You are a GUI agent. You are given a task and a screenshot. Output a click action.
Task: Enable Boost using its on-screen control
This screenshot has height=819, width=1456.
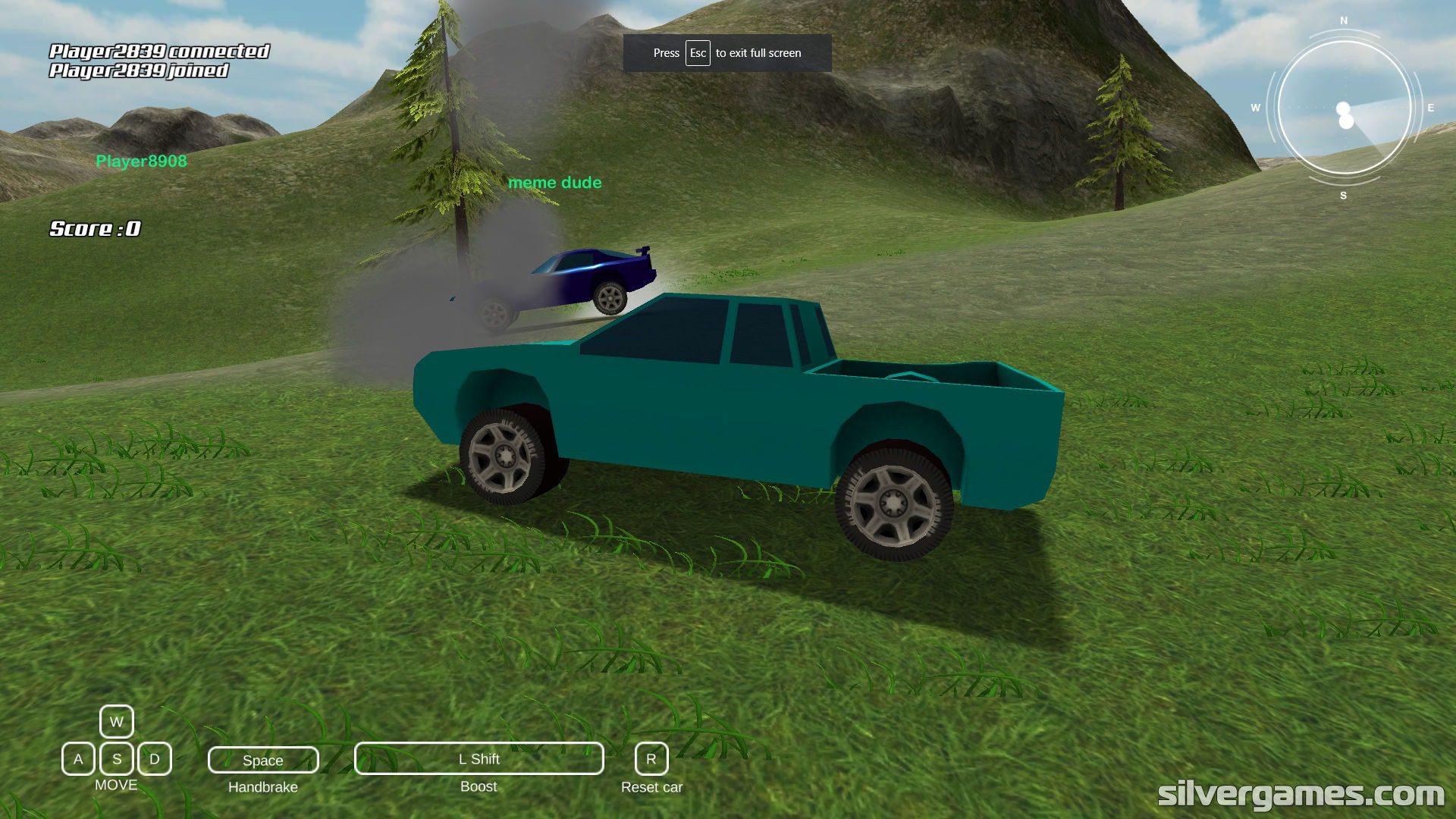[478, 758]
